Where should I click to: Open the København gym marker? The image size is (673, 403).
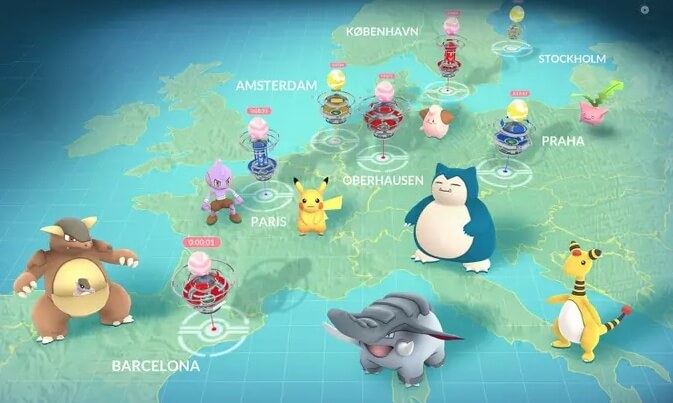449,52
